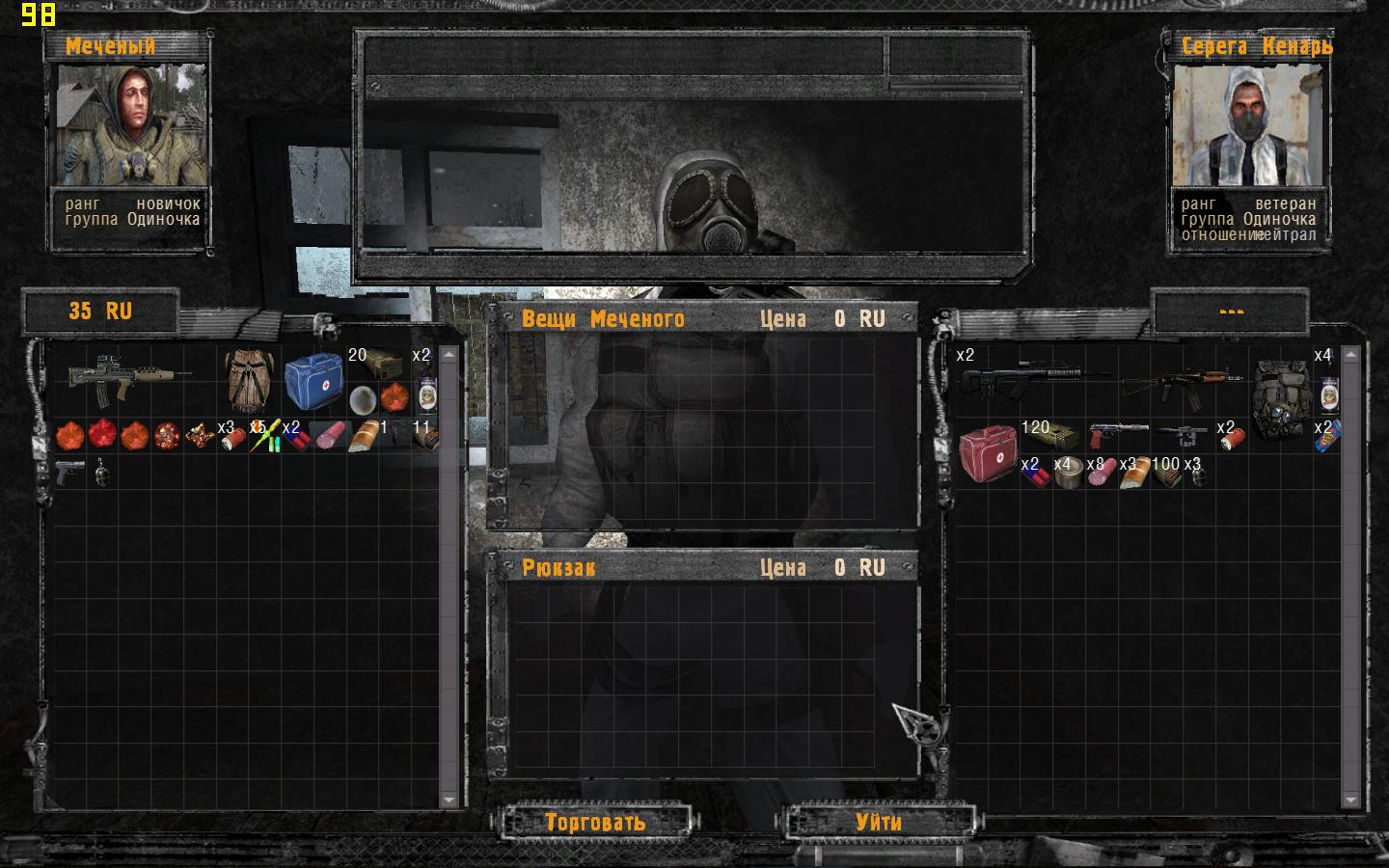Select the trader's silenced pistol
Screen dimensions: 1389x868
click(x=1119, y=434)
